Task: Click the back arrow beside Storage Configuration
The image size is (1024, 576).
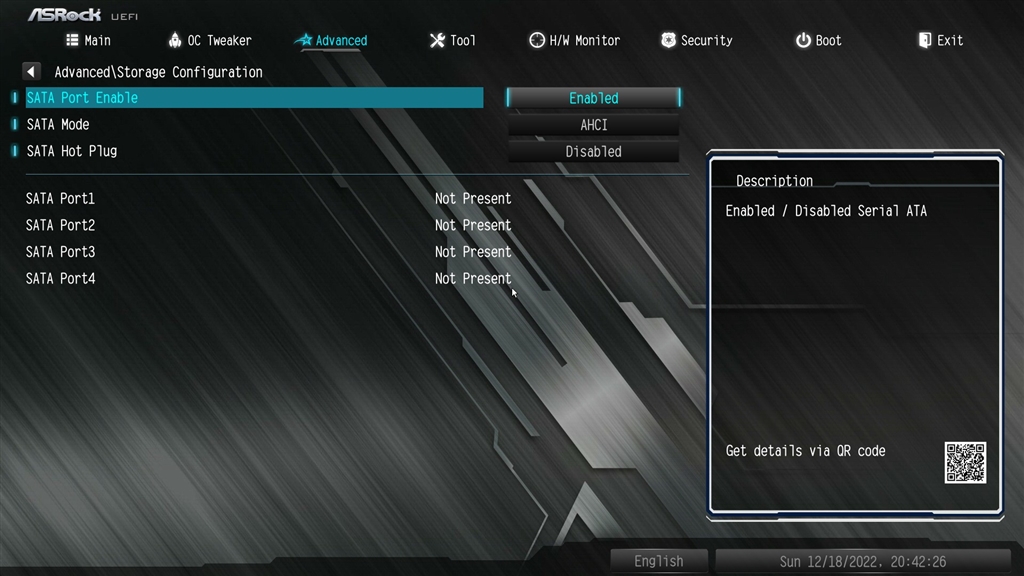Action: point(31,72)
